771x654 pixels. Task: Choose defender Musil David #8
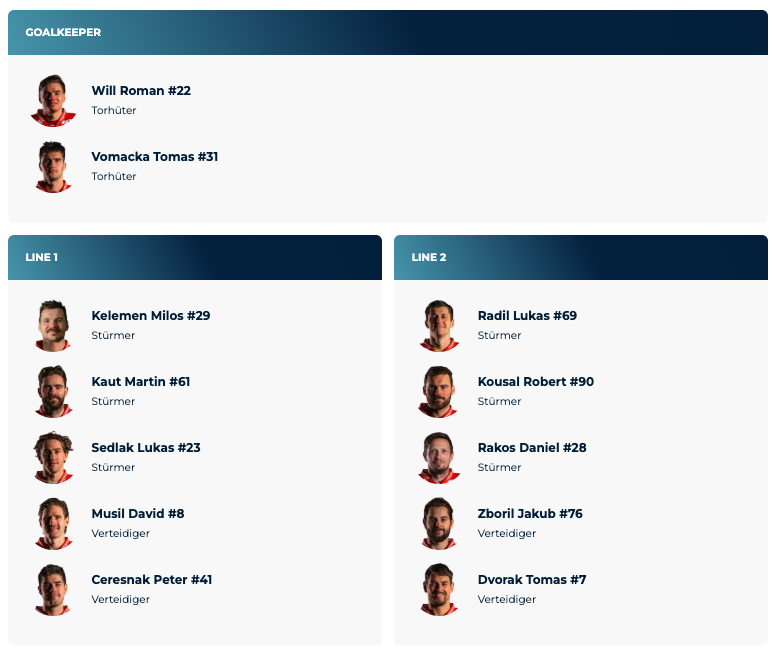point(138,514)
